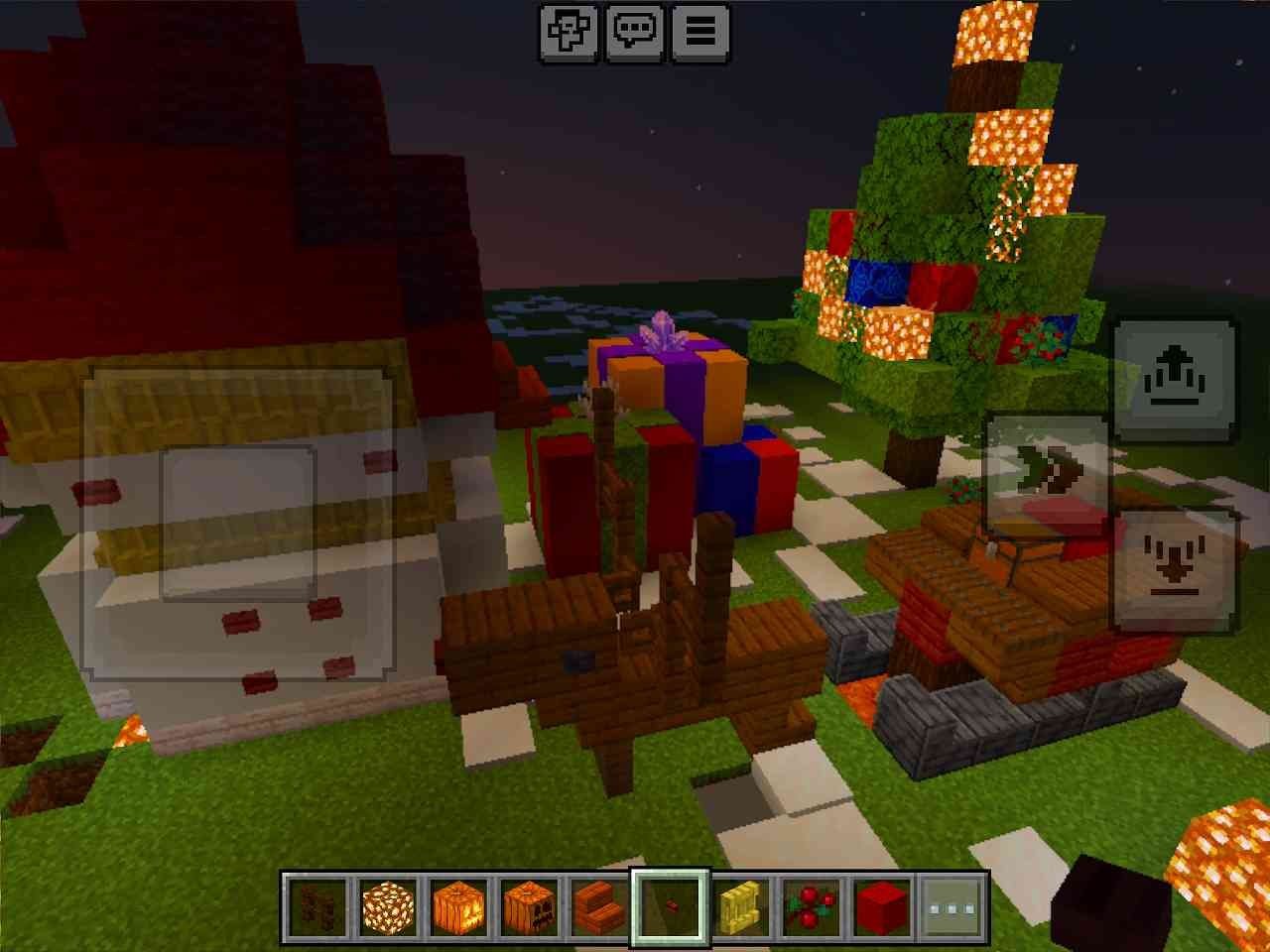Choose the lit jack o'lantern slot

point(459,906)
